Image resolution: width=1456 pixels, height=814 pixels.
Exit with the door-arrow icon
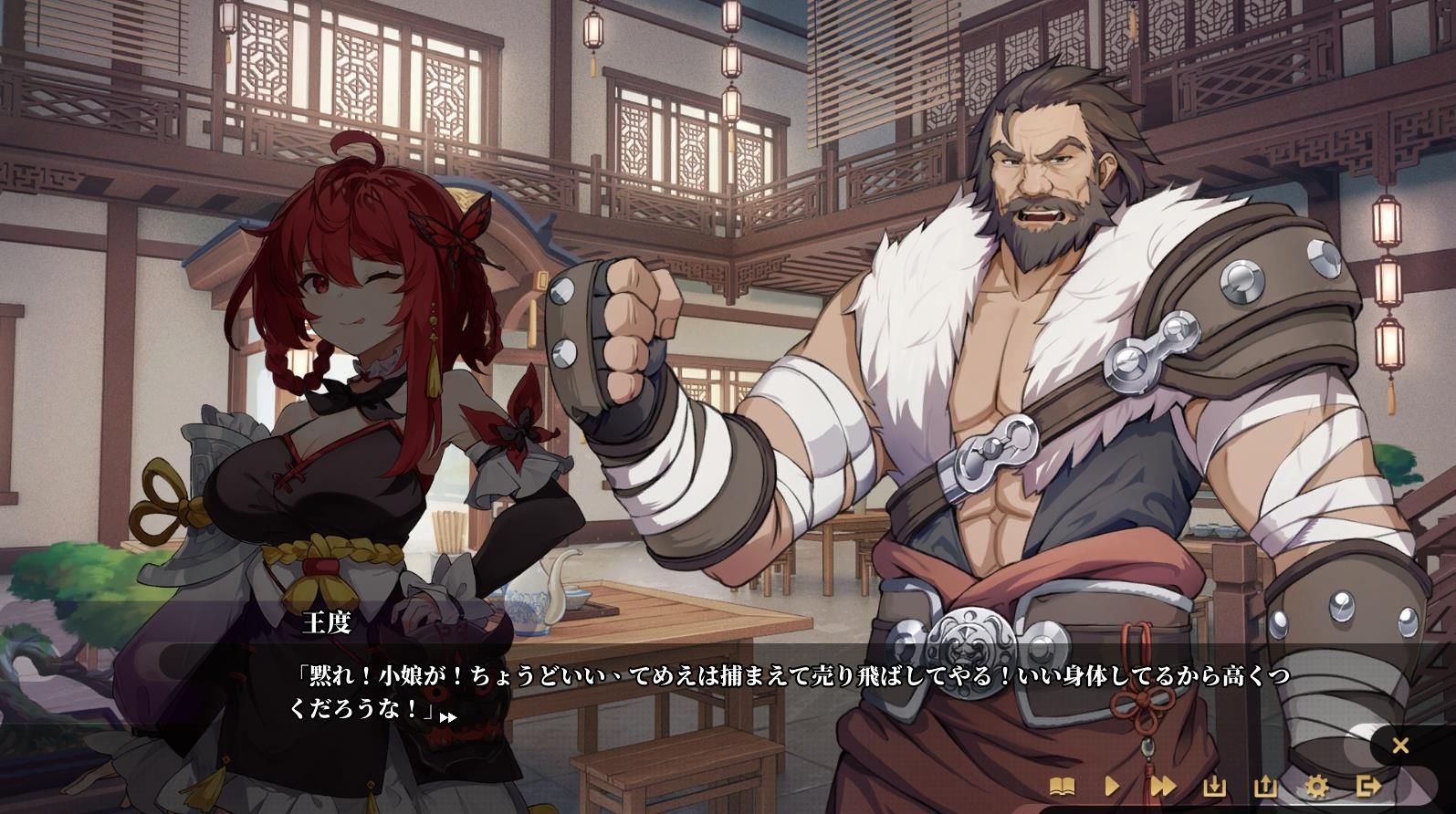1367,786
